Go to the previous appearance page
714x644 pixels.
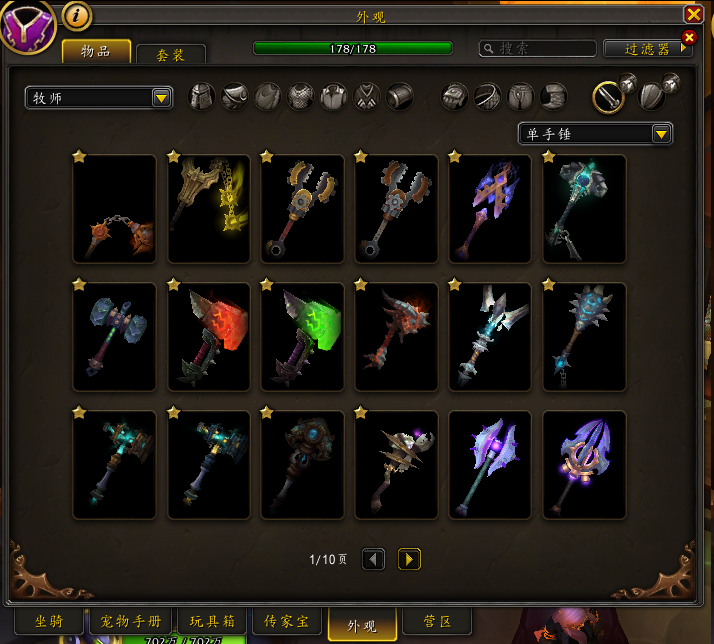pos(373,559)
